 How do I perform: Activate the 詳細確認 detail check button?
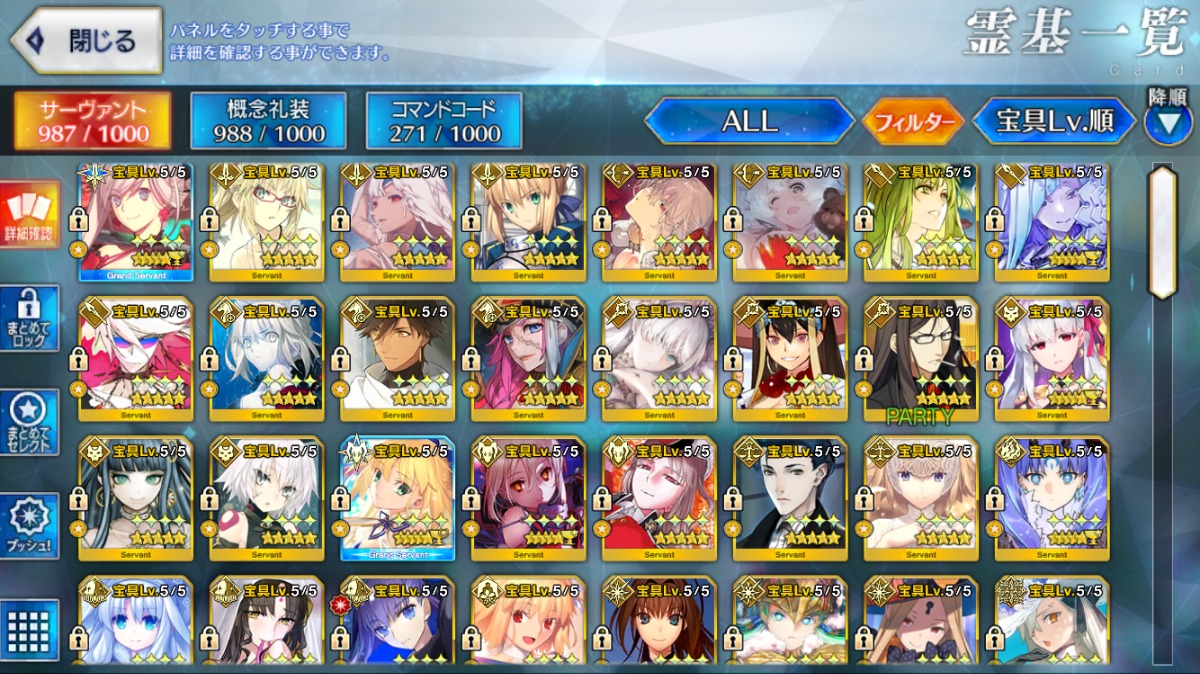click(x=31, y=215)
